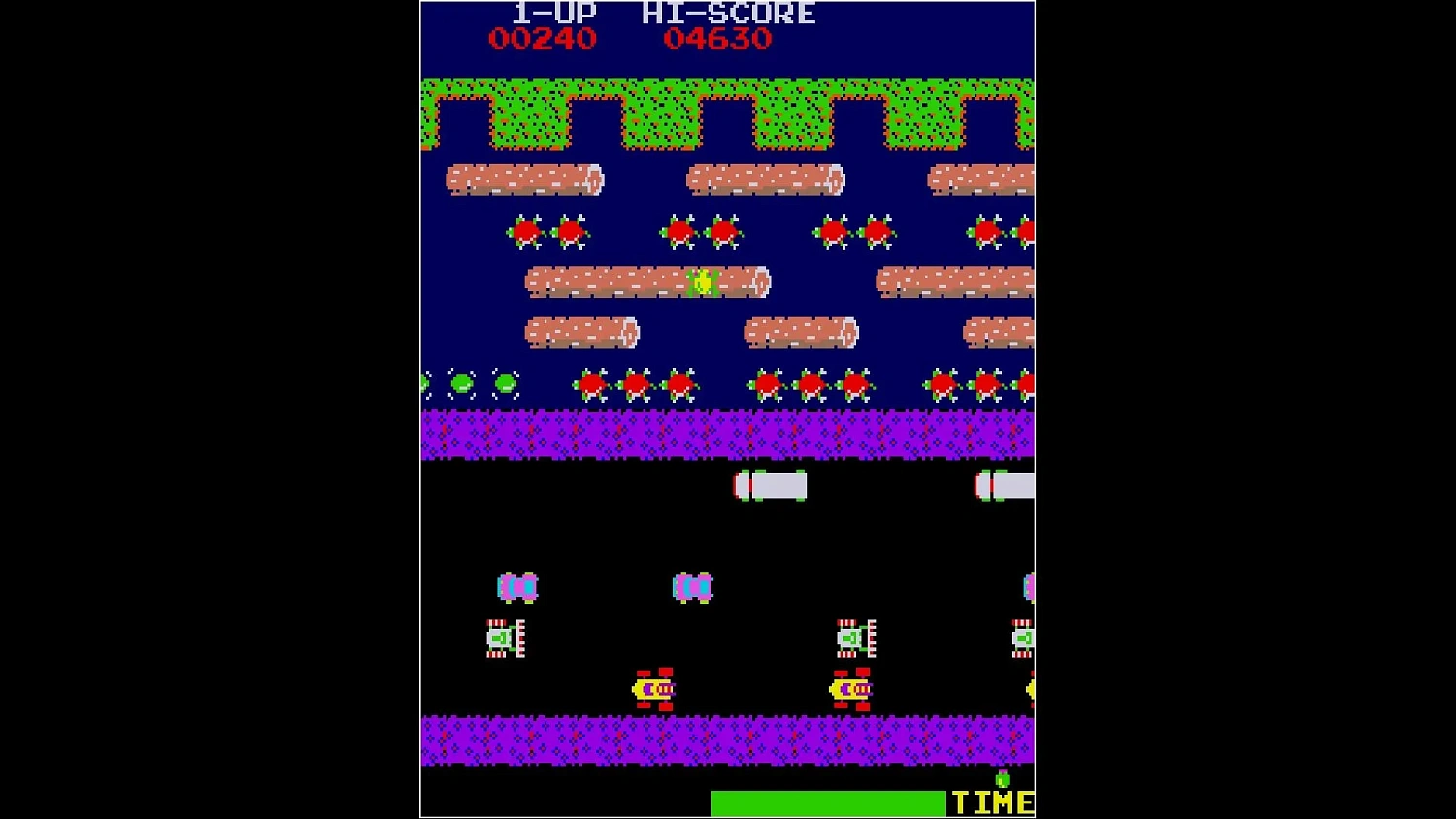The width and height of the screenshot is (1456, 819).
Task: Click the pink car in the middle lane
Action: (x=517, y=586)
